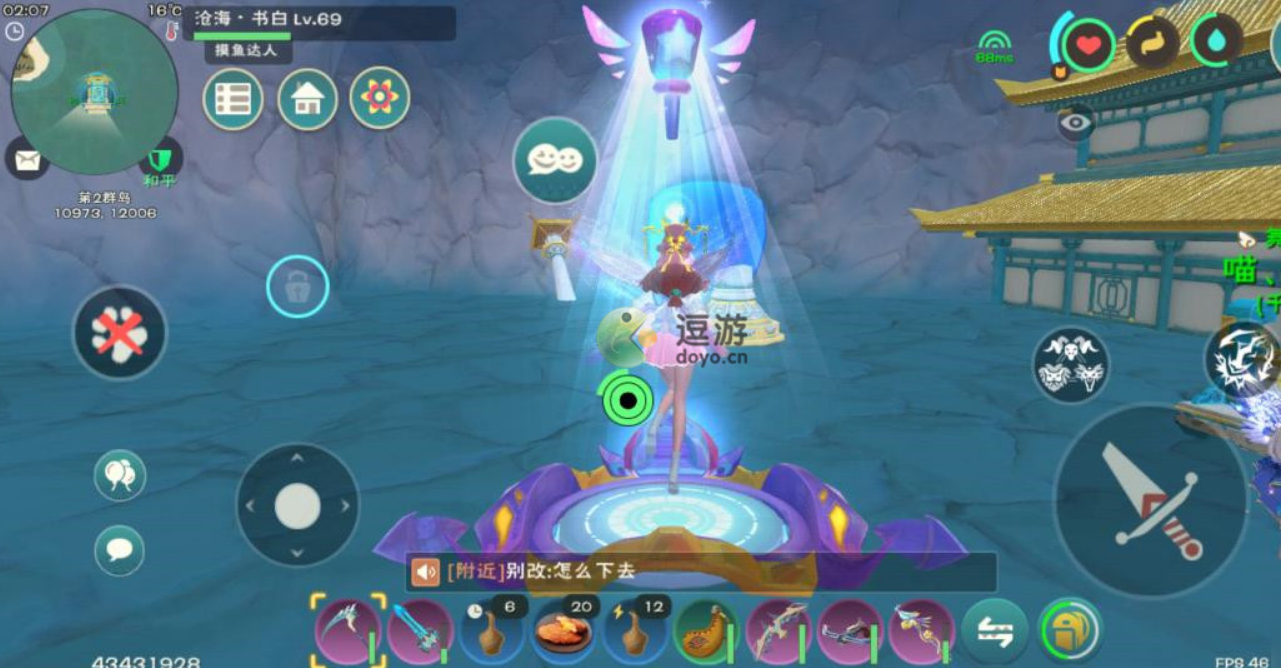This screenshot has width=1281, height=668.
Task: Open the circular minimap
Action: 94,92
